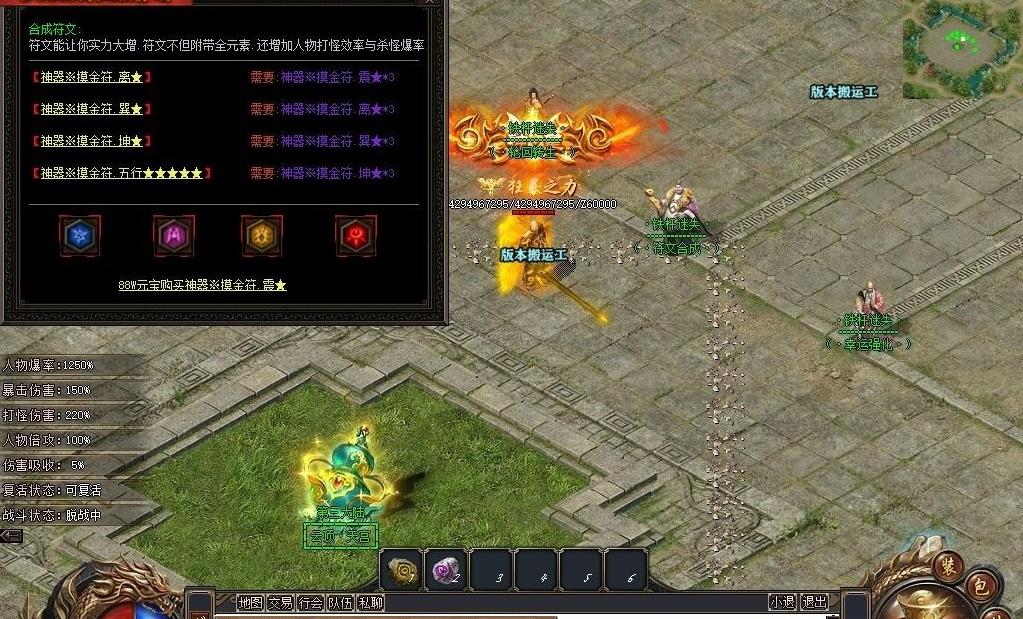1023x619 pixels.
Task: Select the golden rune icon
Action: point(261,235)
